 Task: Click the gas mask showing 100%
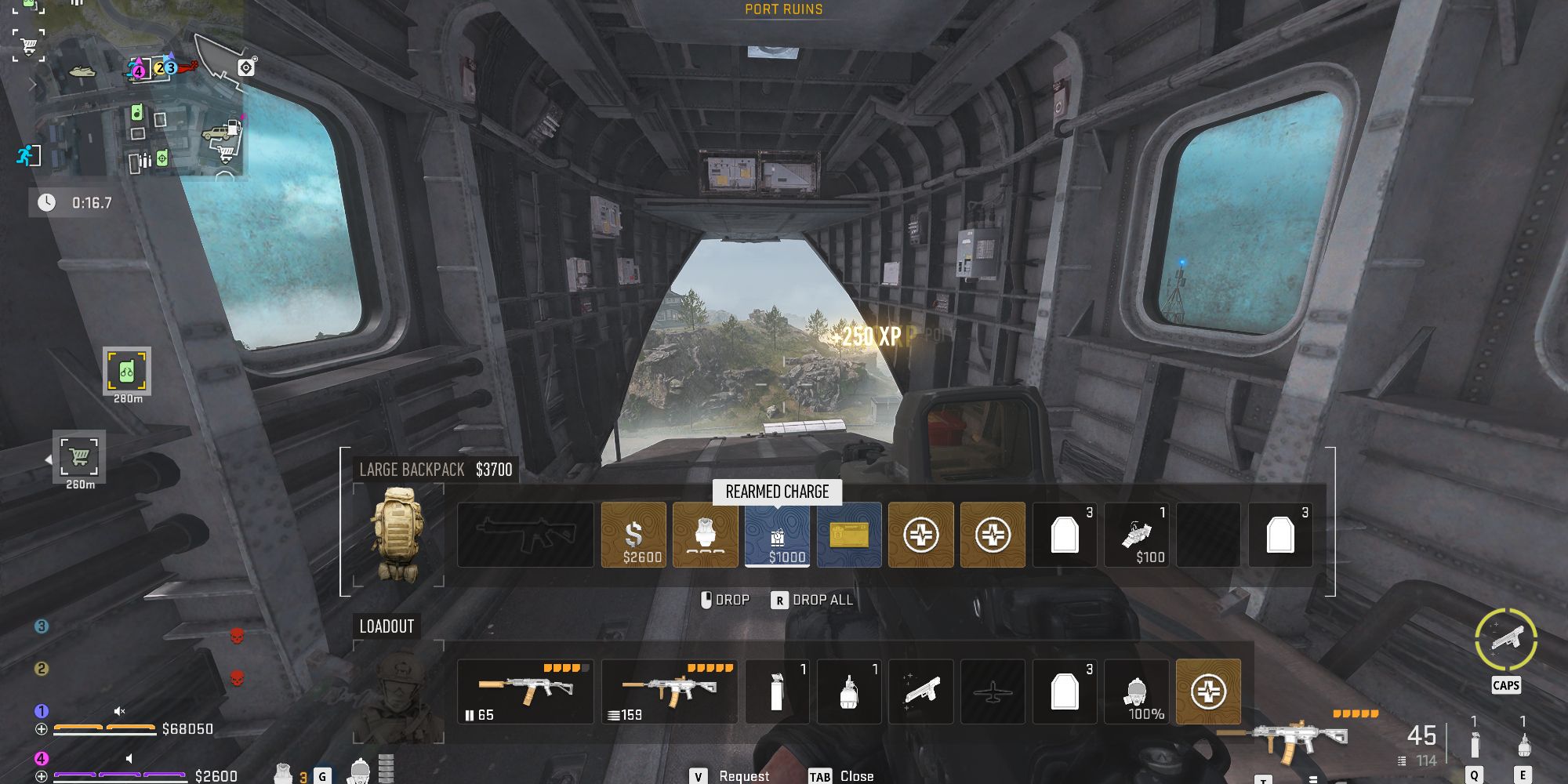(x=1137, y=691)
